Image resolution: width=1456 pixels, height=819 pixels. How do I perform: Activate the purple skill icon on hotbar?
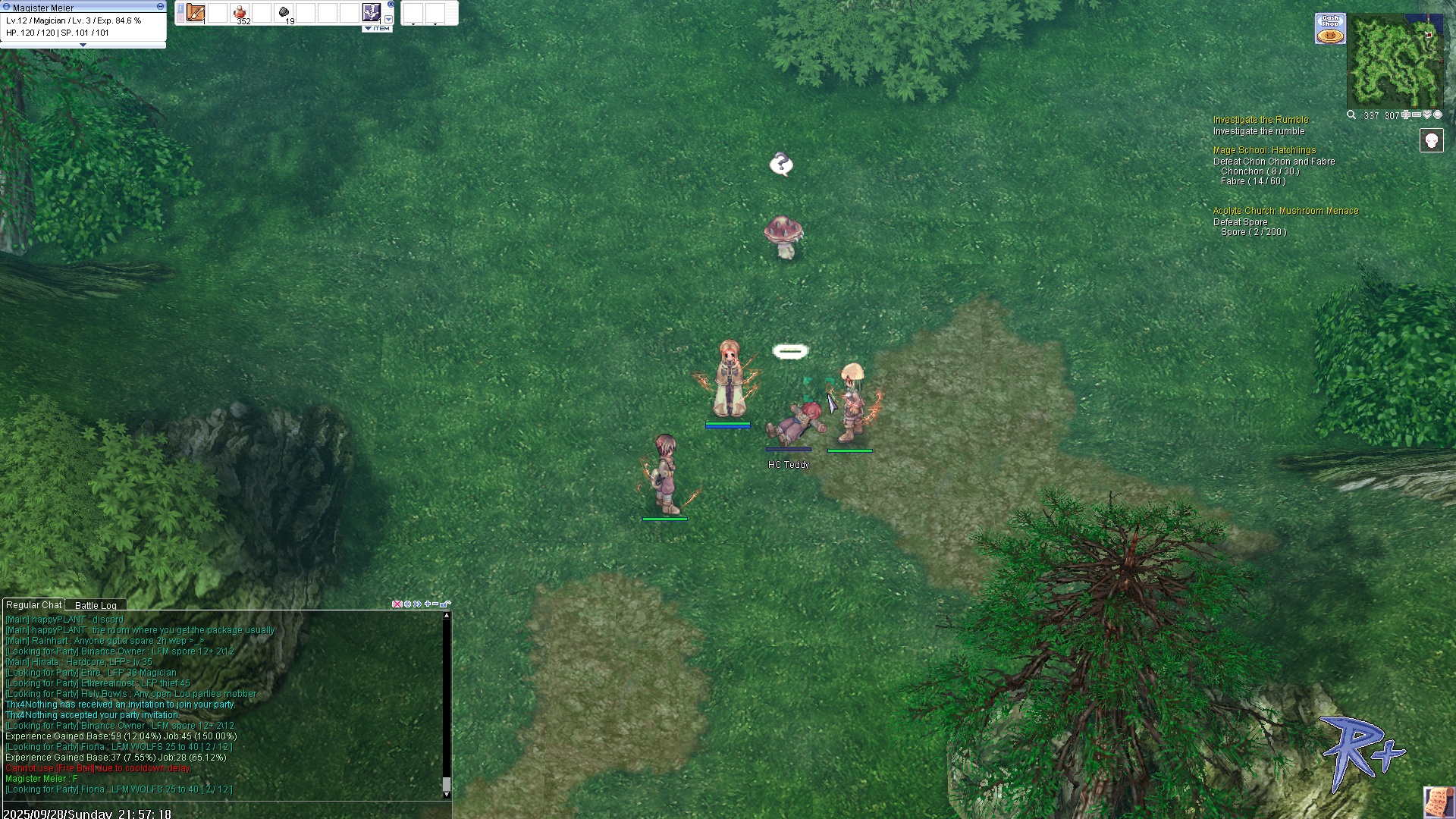click(x=372, y=12)
